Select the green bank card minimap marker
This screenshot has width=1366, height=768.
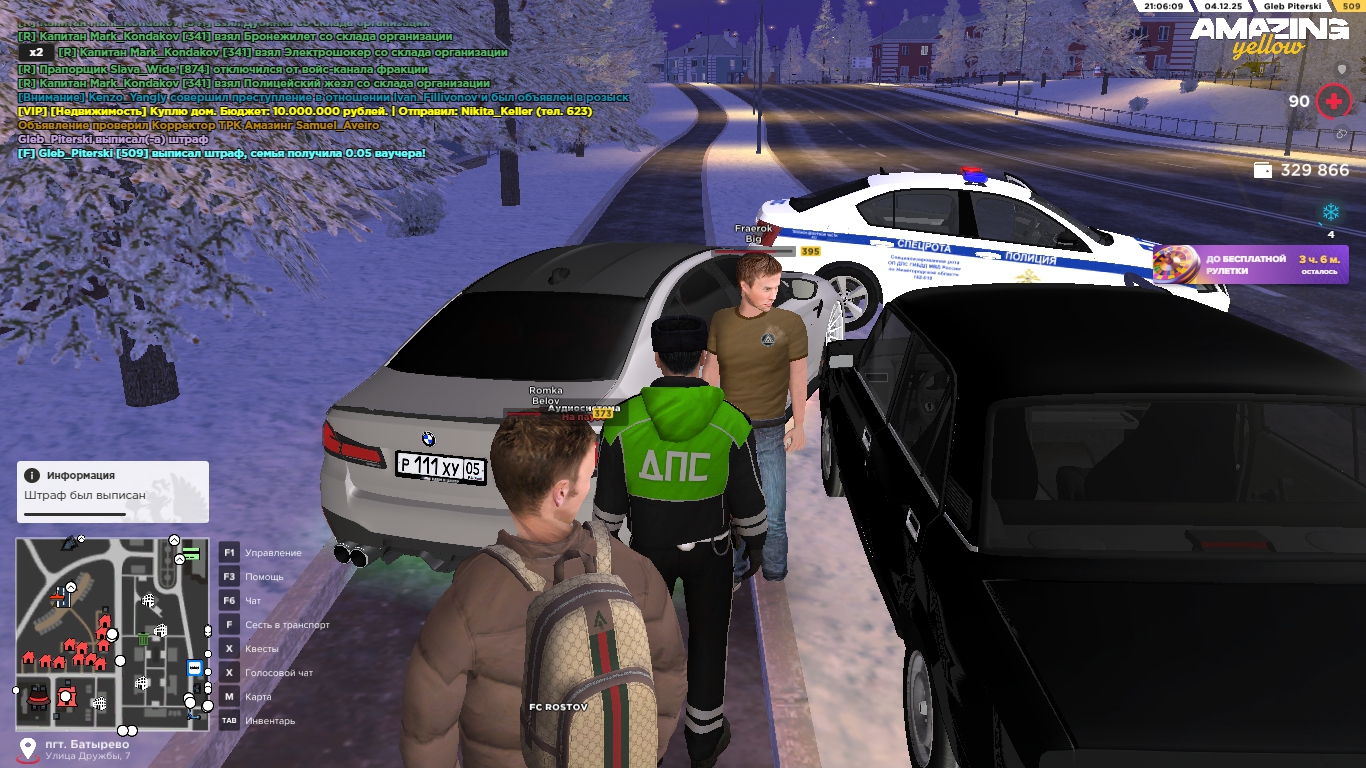point(191,553)
